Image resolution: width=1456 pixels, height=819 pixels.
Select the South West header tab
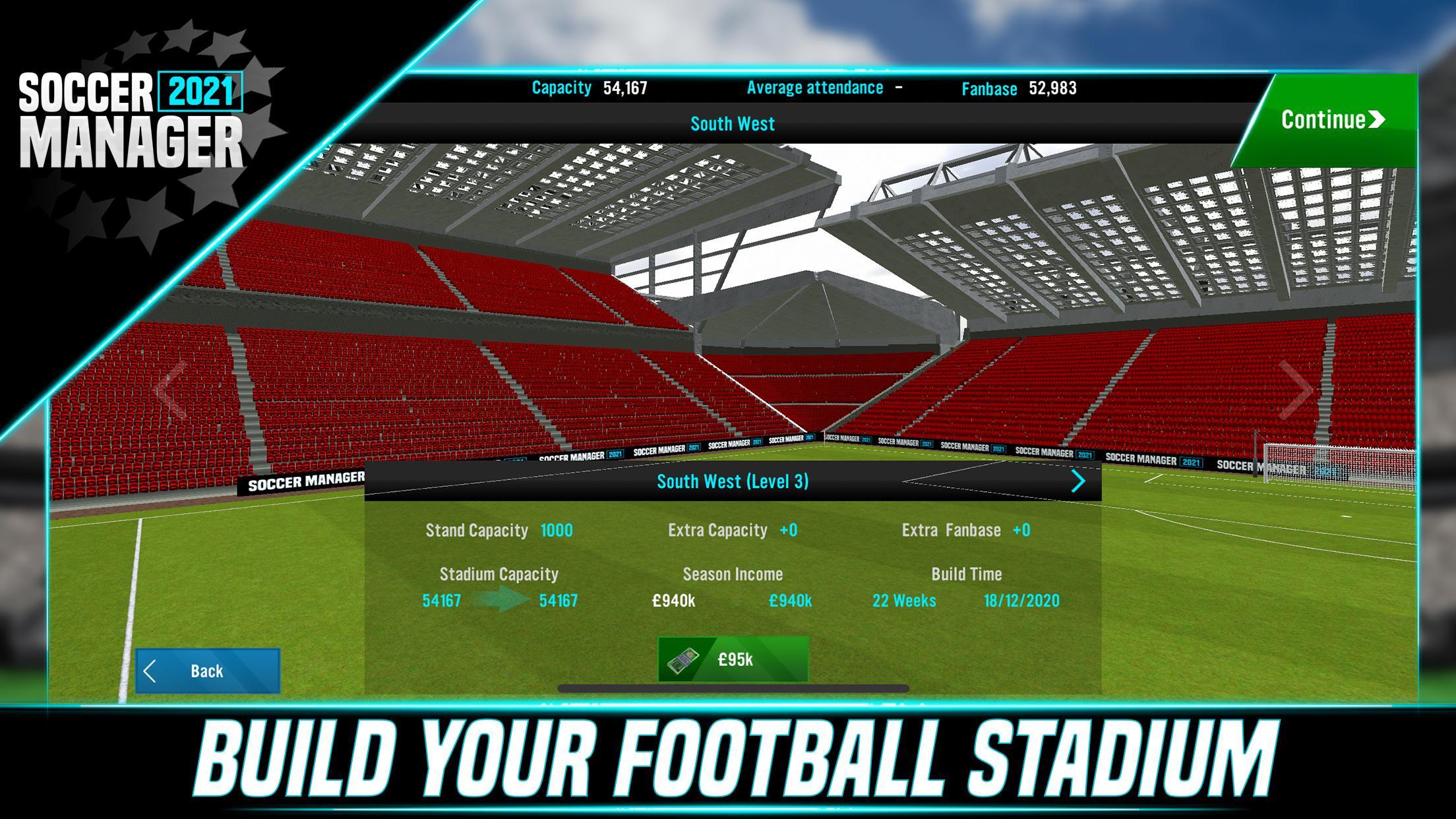(x=732, y=123)
